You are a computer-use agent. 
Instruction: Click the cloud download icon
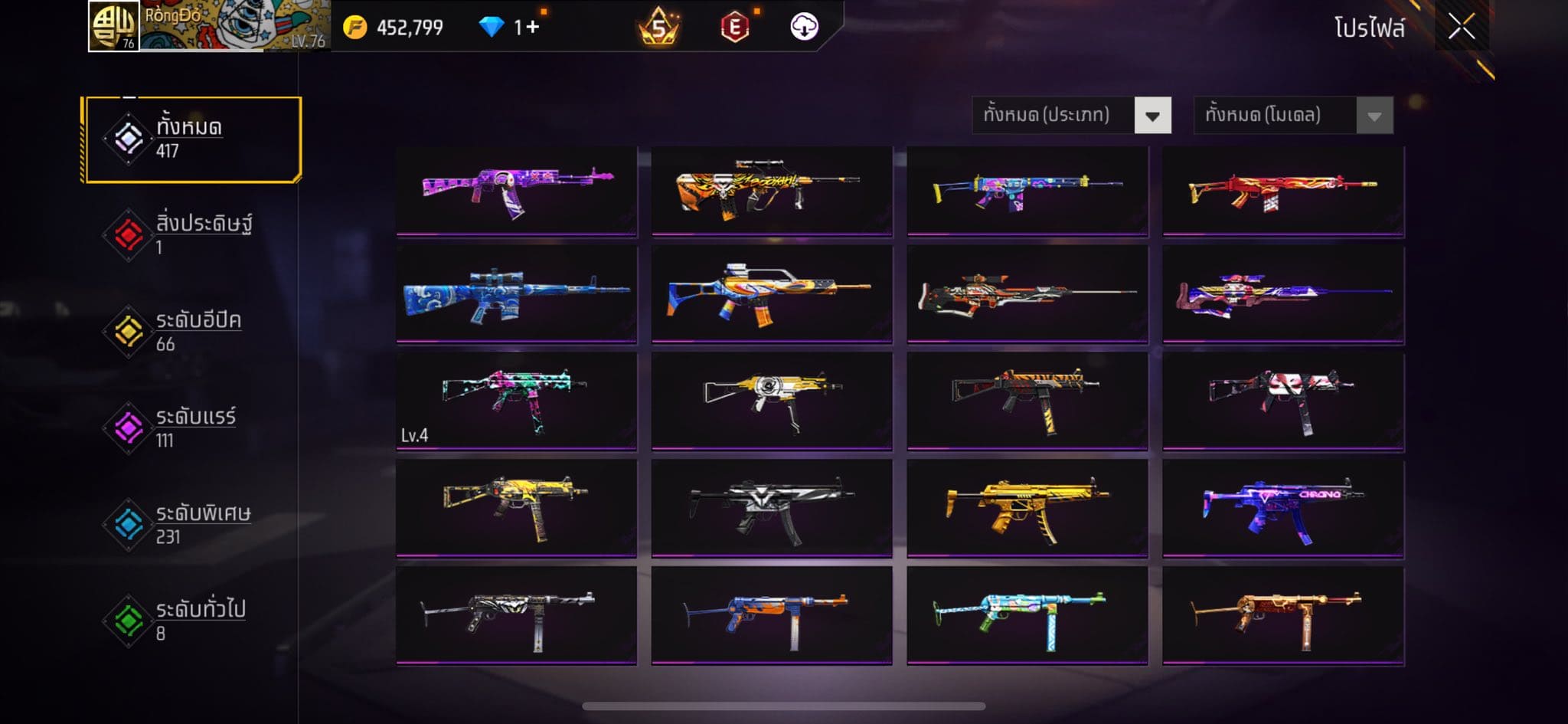[804, 27]
